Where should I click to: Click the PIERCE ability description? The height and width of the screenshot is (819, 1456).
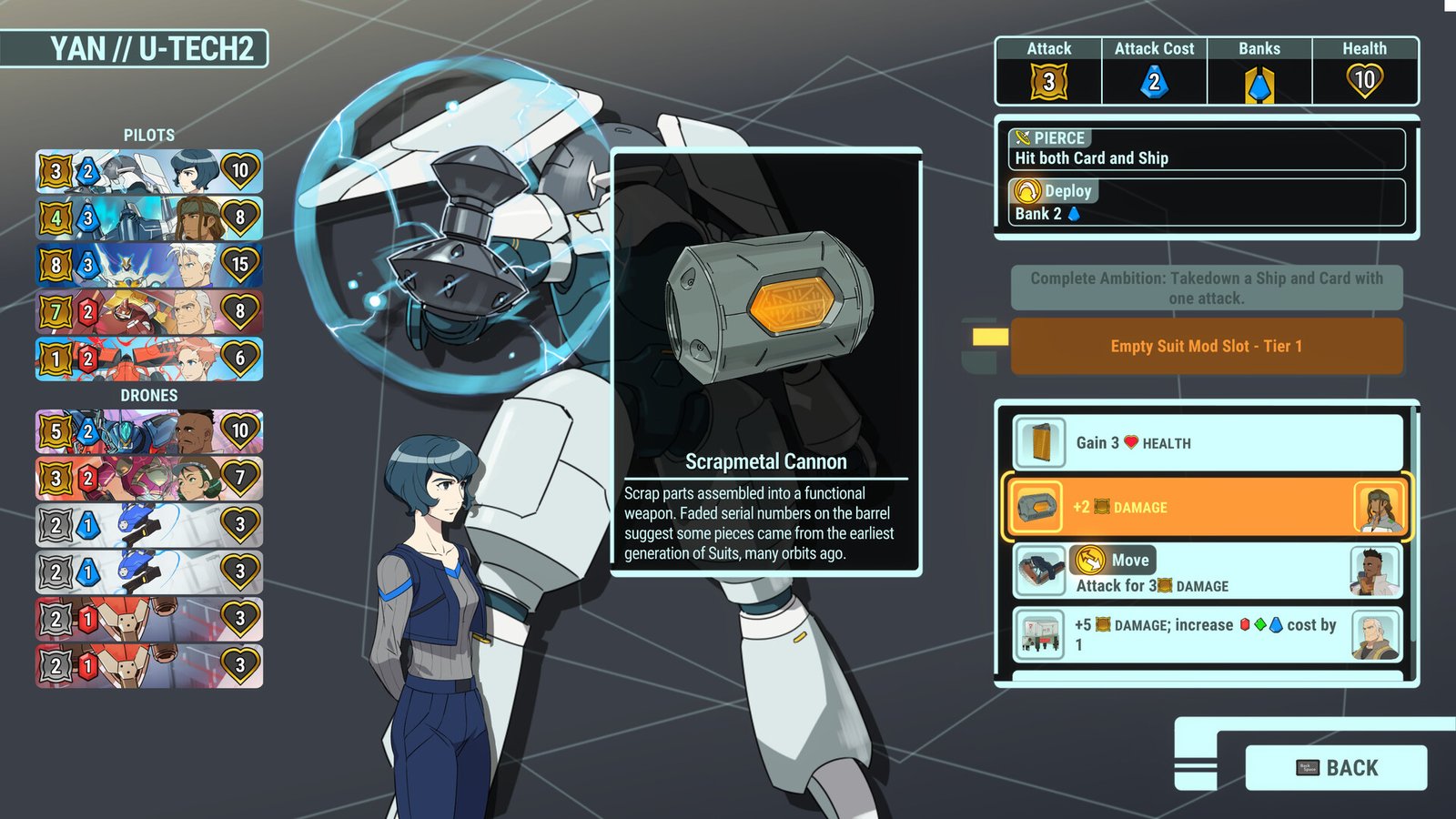[x=1207, y=149]
